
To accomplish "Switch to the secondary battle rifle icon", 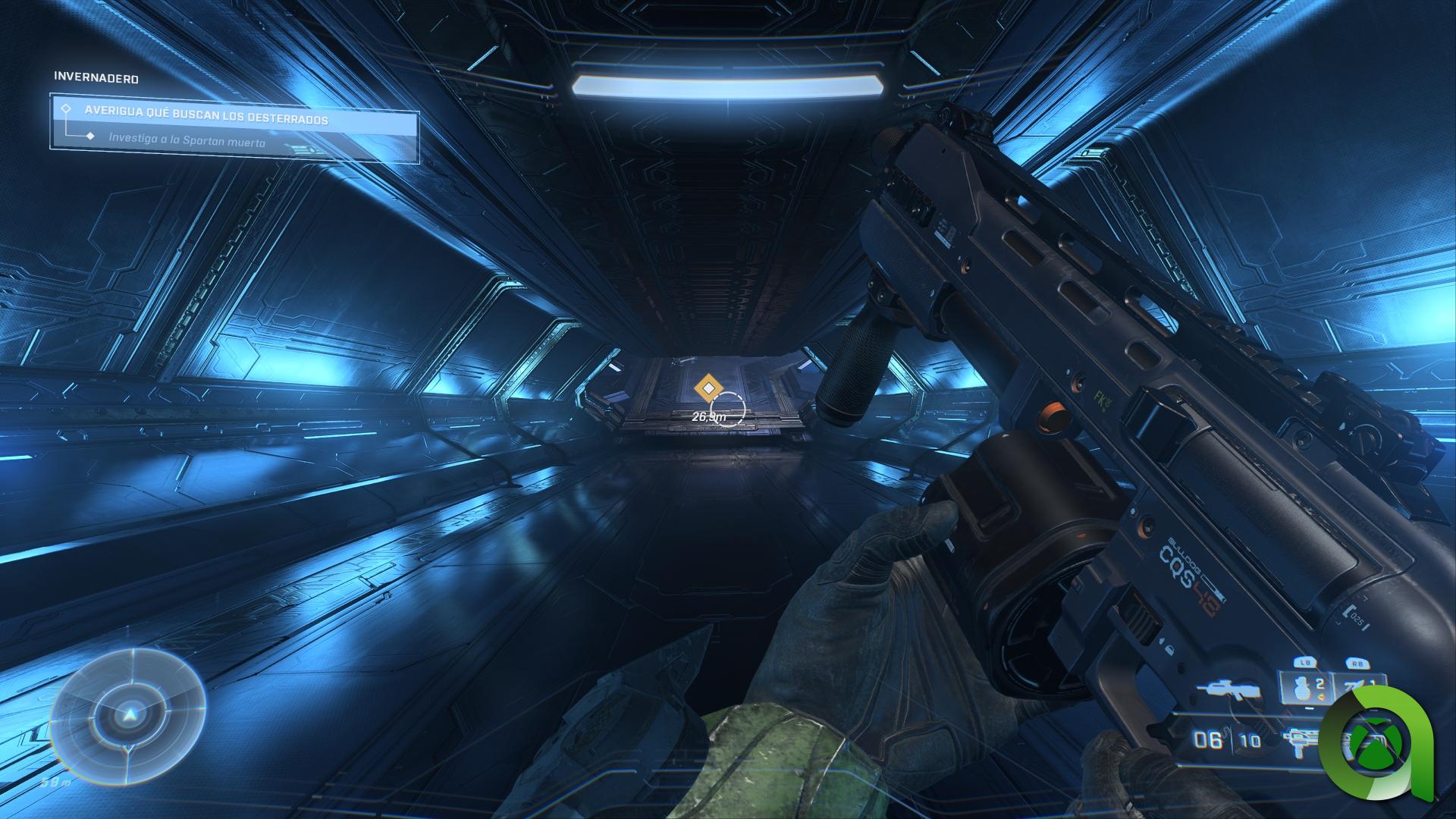I will click(1228, 692).
